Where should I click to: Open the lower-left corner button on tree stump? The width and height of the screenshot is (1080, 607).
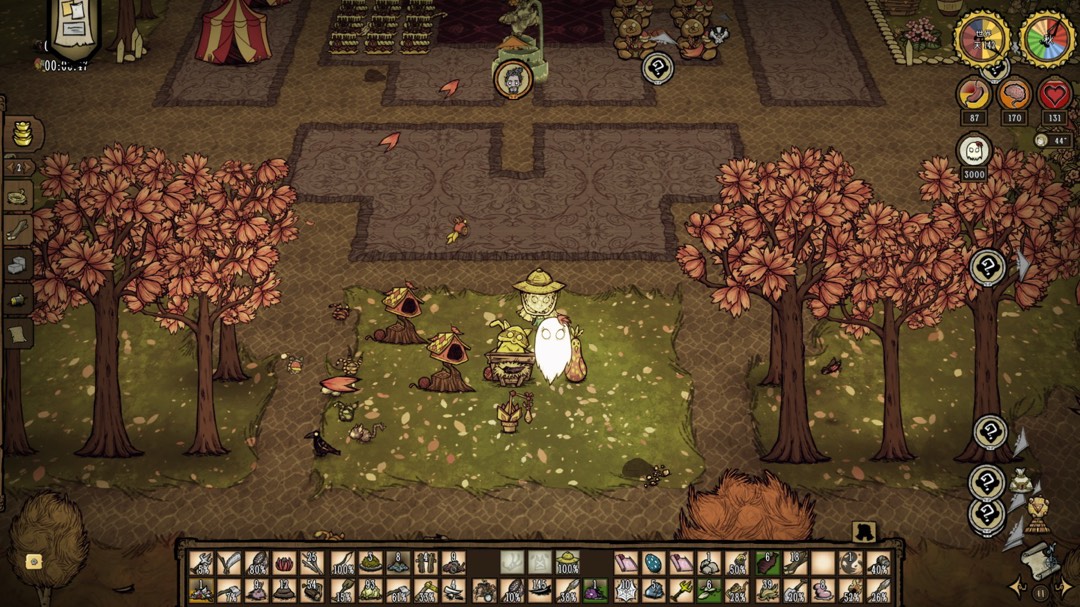33,561
